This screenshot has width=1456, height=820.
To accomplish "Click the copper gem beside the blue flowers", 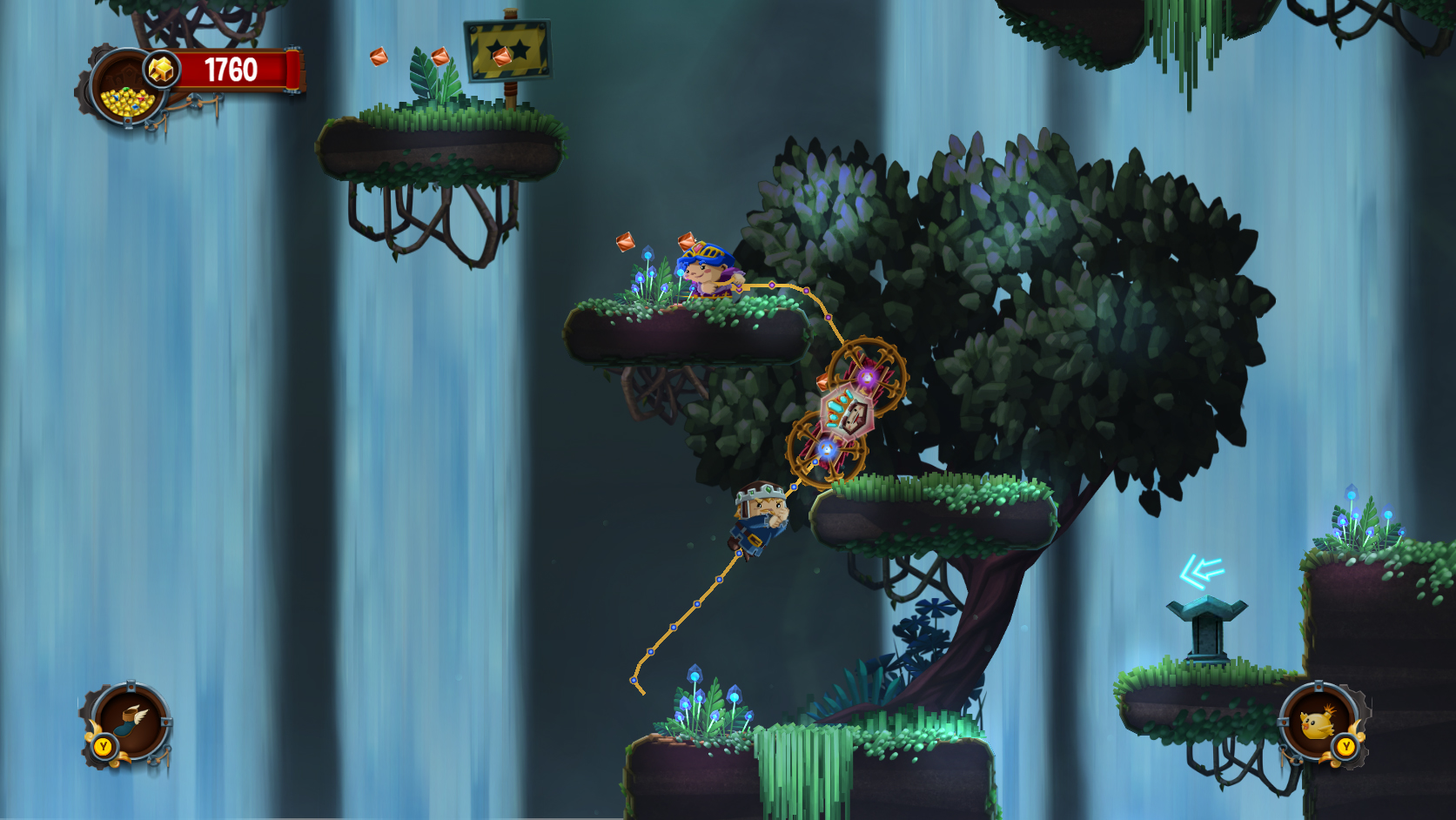I will pos(623,242).
